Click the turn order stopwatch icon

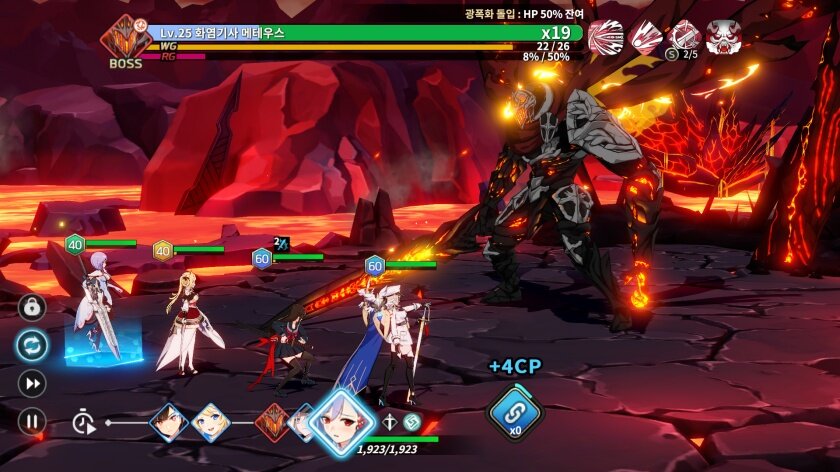84,422
